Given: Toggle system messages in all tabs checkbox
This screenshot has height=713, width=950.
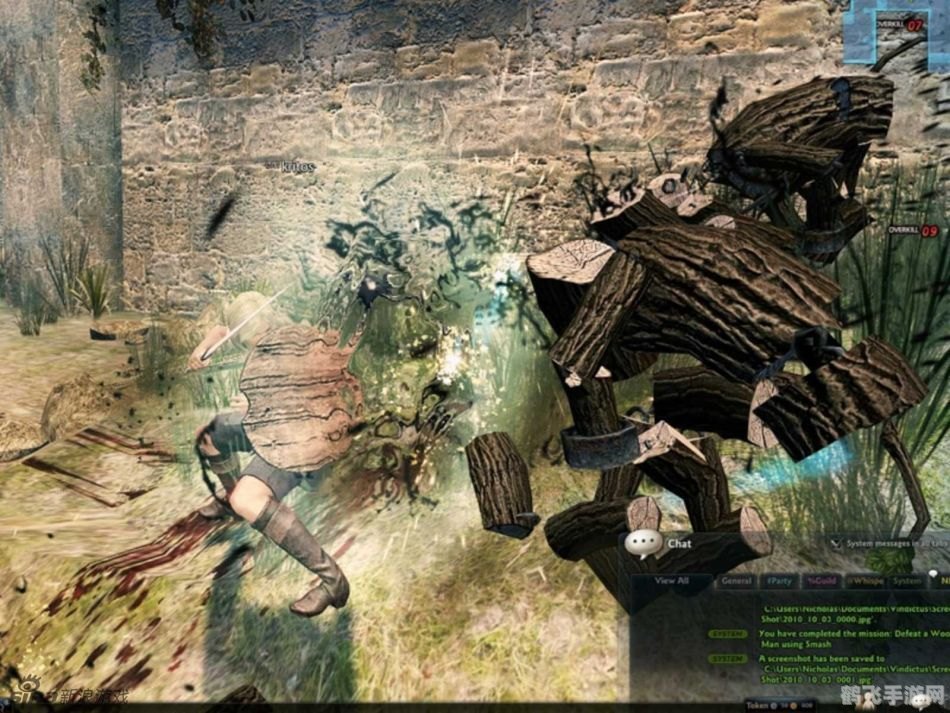Looking at the screenshot, I should (835, 544).
